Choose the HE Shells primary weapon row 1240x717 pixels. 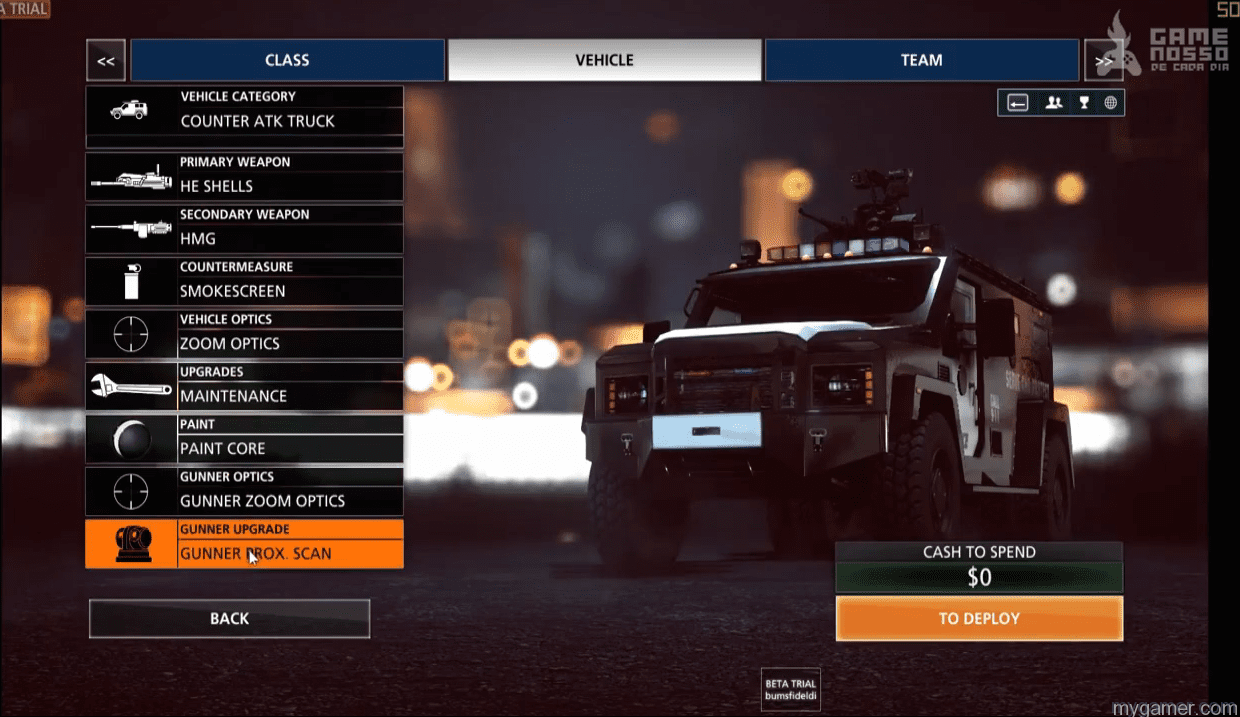[245, 176]
